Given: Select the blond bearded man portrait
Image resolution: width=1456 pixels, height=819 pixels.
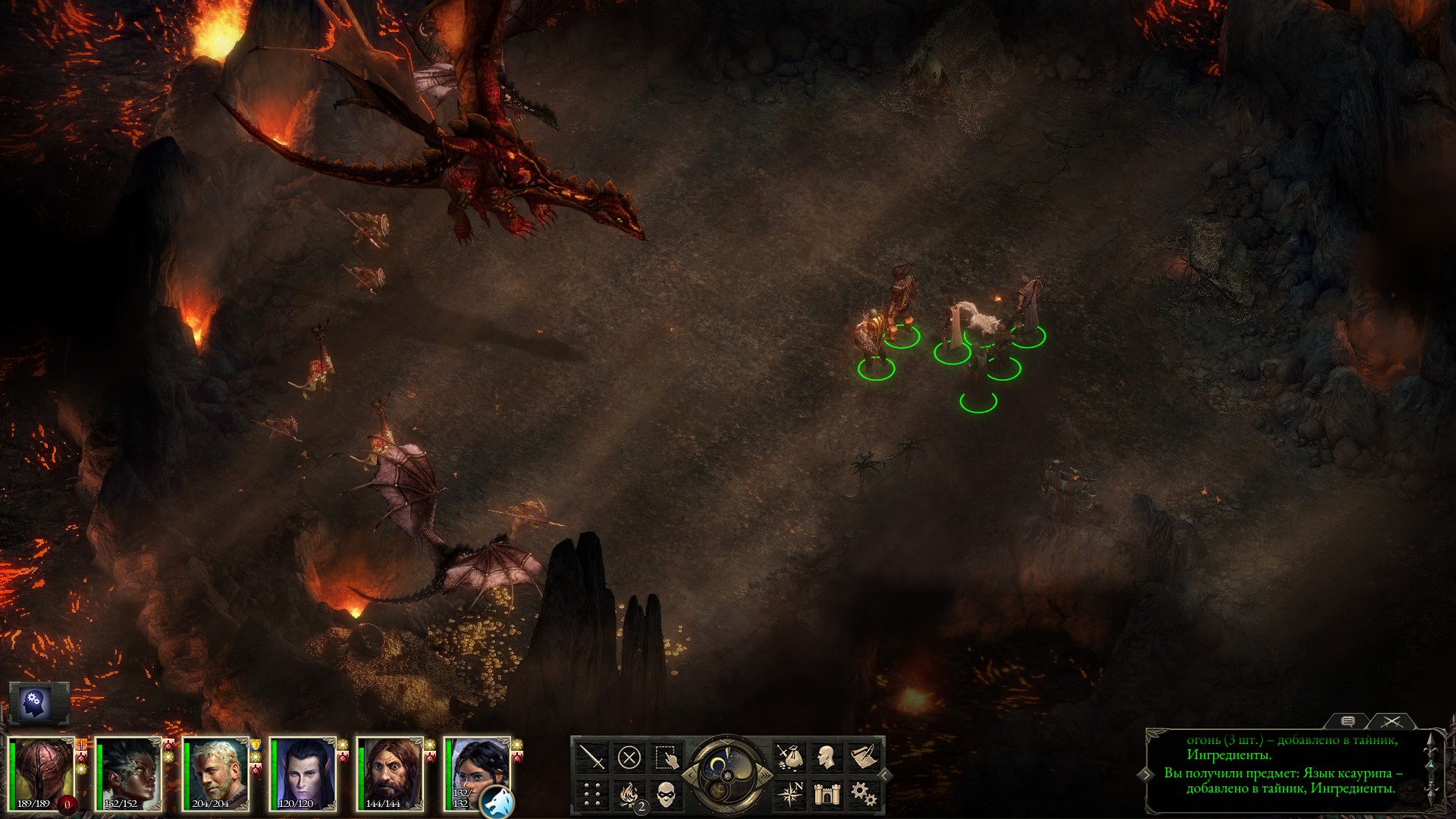Looking at the screenshot, I should point(215,773).
